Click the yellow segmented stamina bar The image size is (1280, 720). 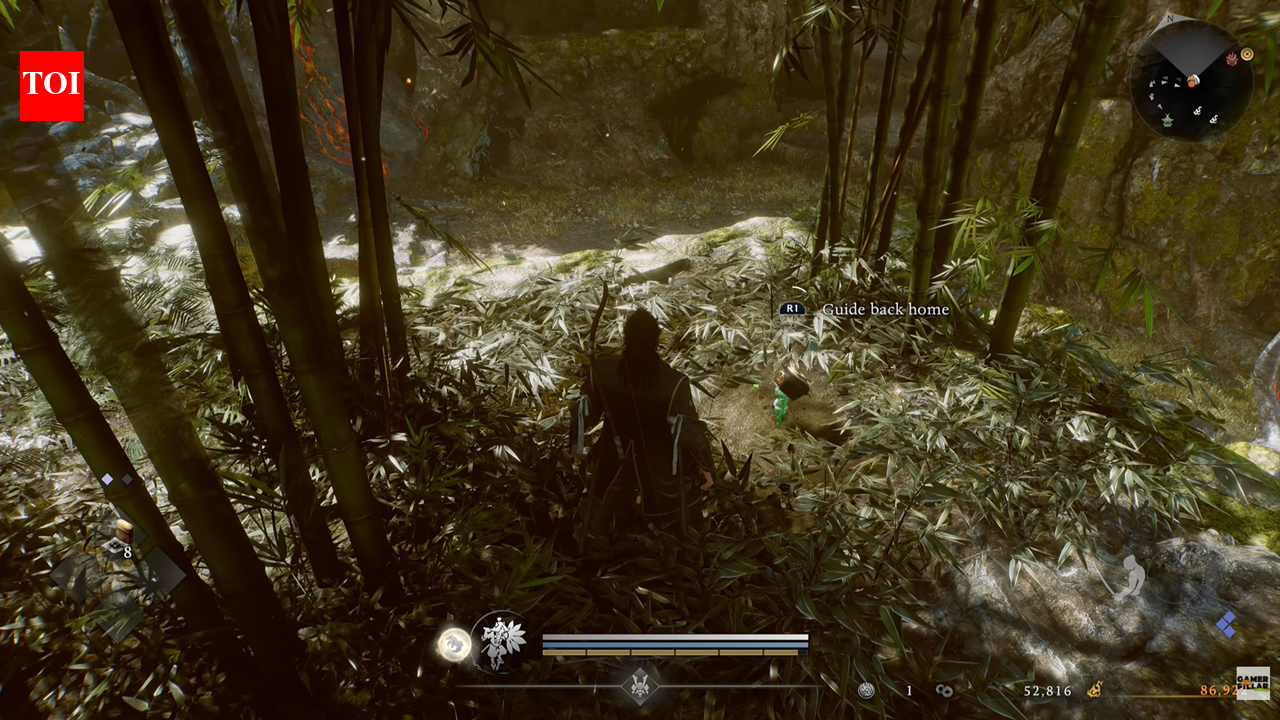675,652
